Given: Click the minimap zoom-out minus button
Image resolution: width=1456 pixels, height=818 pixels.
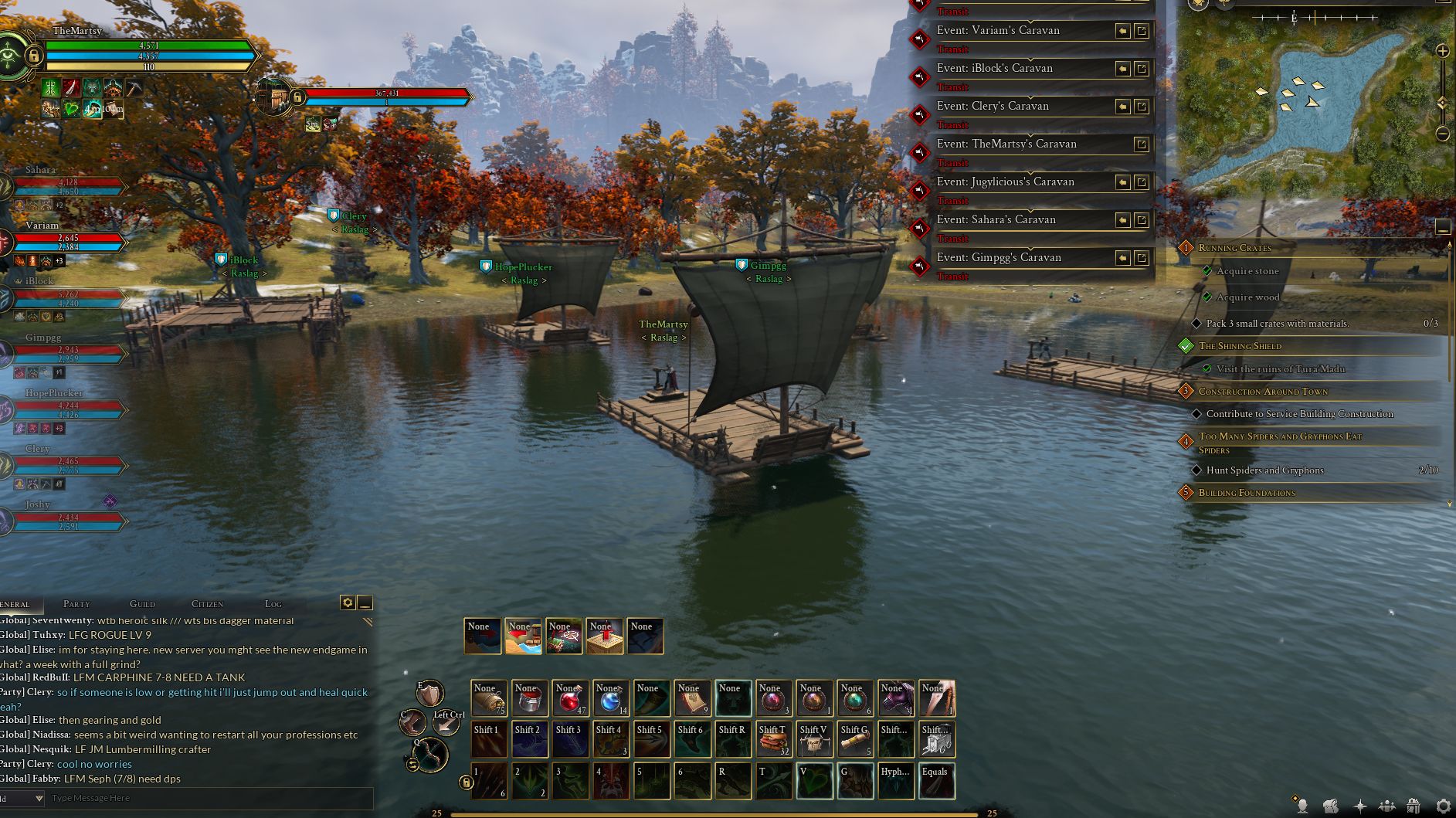Looking at the screenshot, I should (x=1442, y=134).
